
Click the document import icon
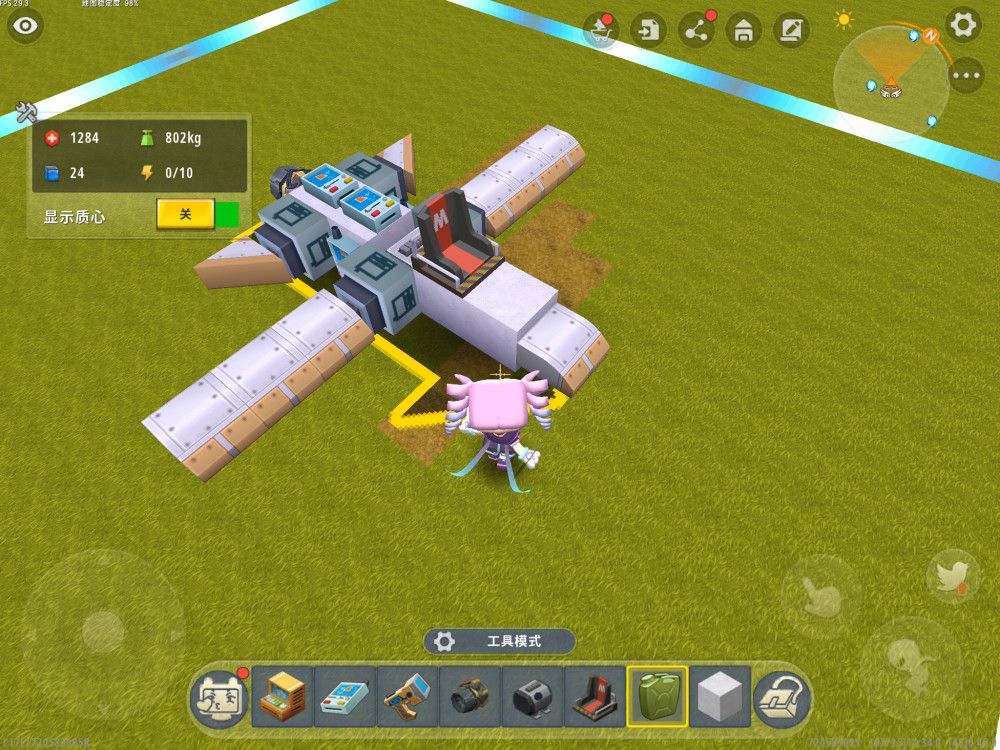click(x=650, y=30)
